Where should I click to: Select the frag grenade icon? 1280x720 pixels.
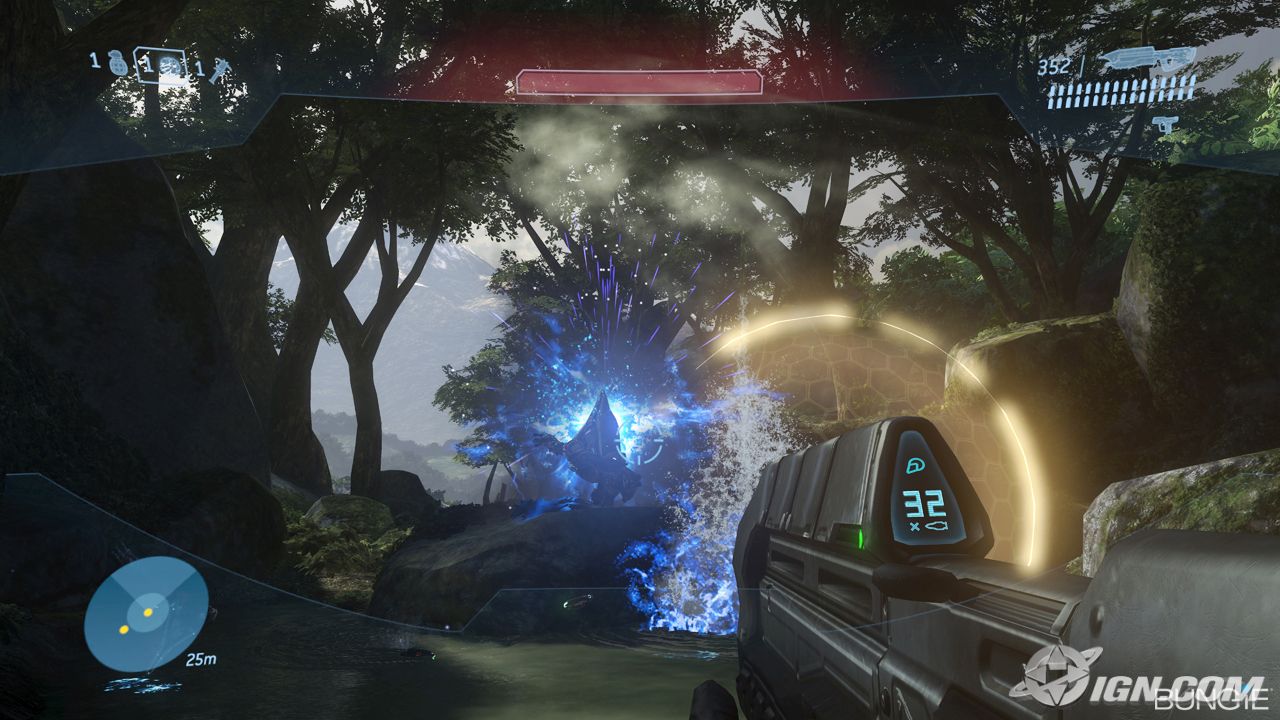(x=118, y=64)
